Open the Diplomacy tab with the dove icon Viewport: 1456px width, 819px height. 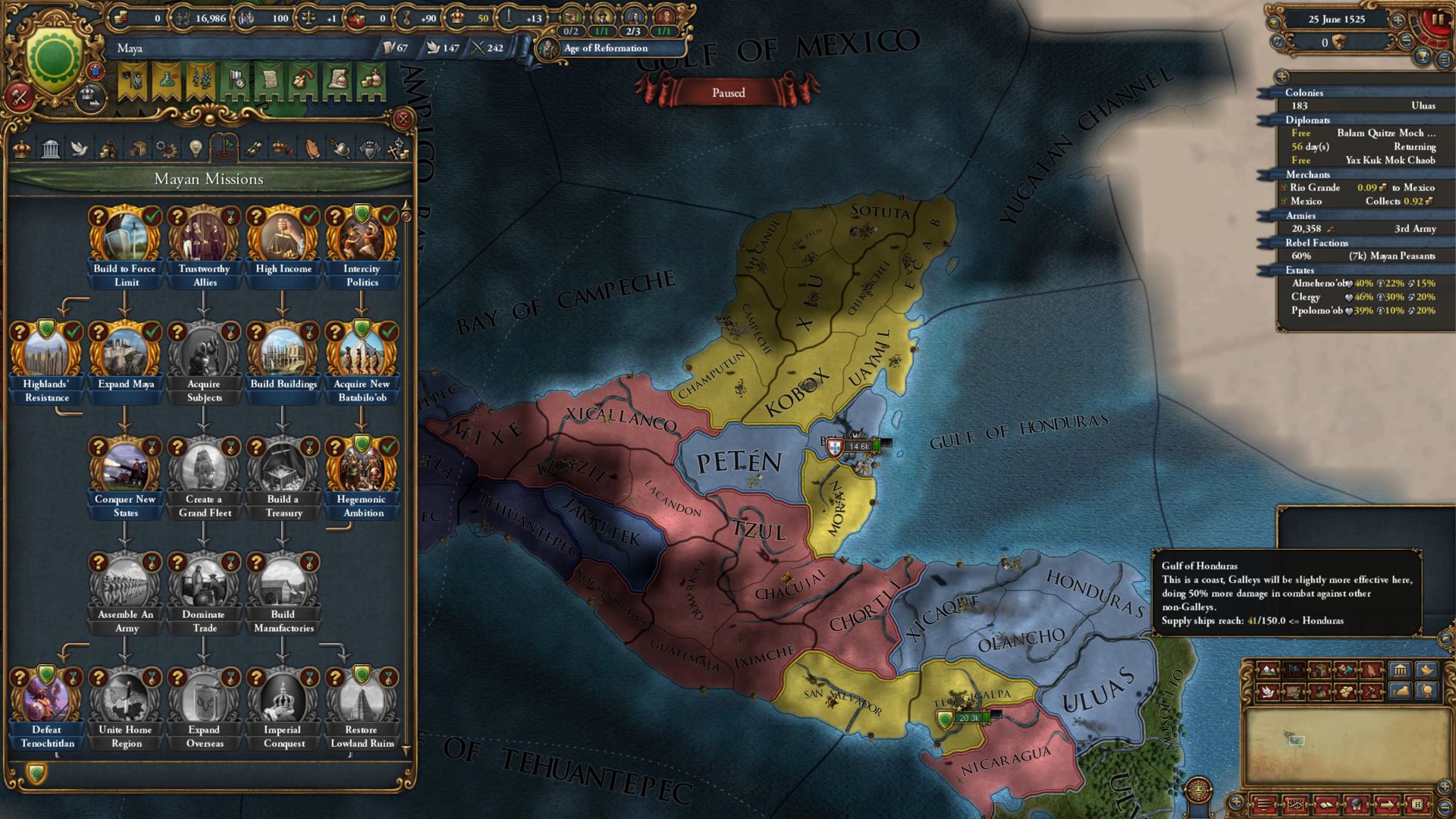click(x=81, y=149)
